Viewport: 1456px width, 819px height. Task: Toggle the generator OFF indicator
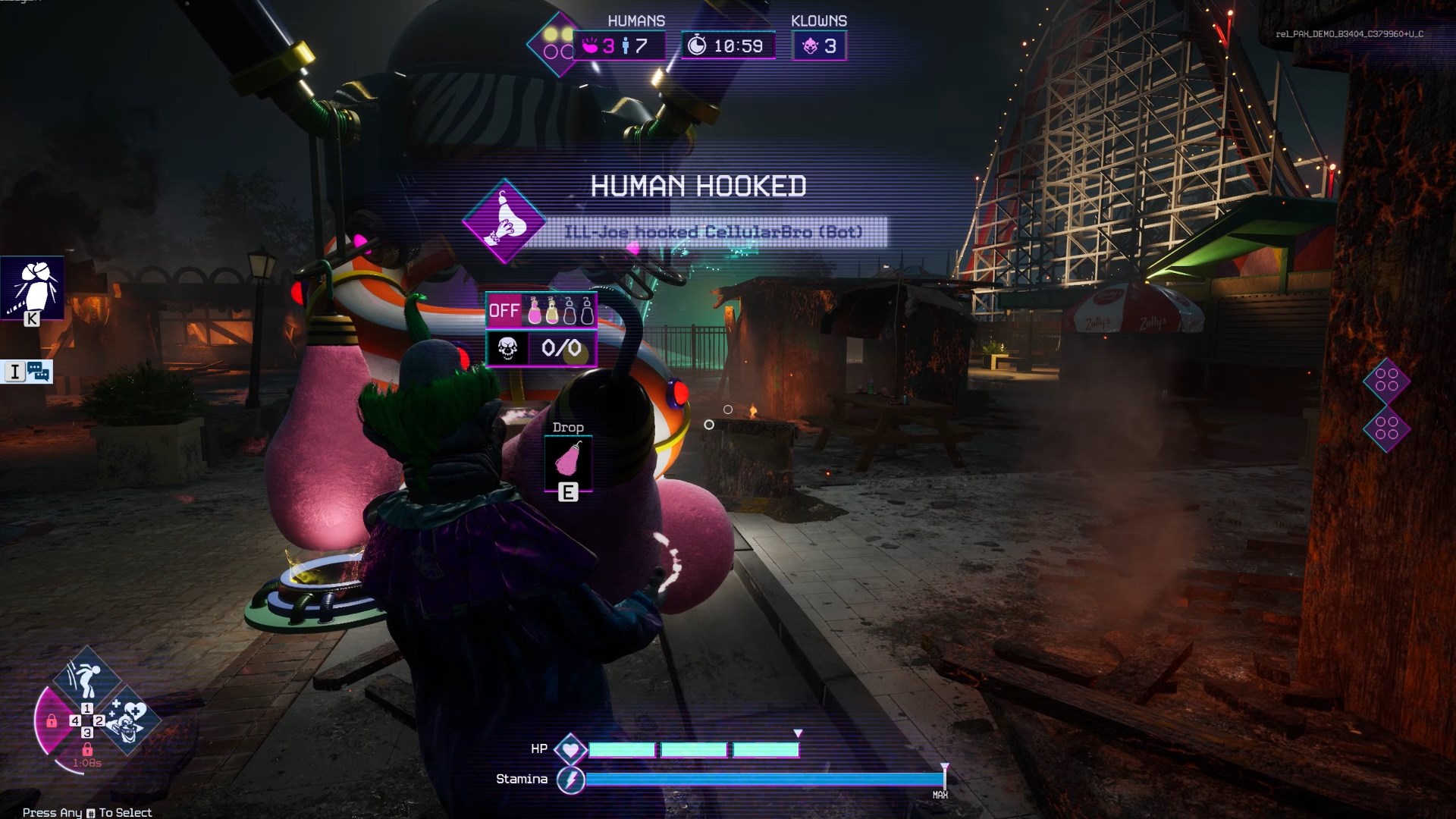pyautogui.click(x=504, y=310)
